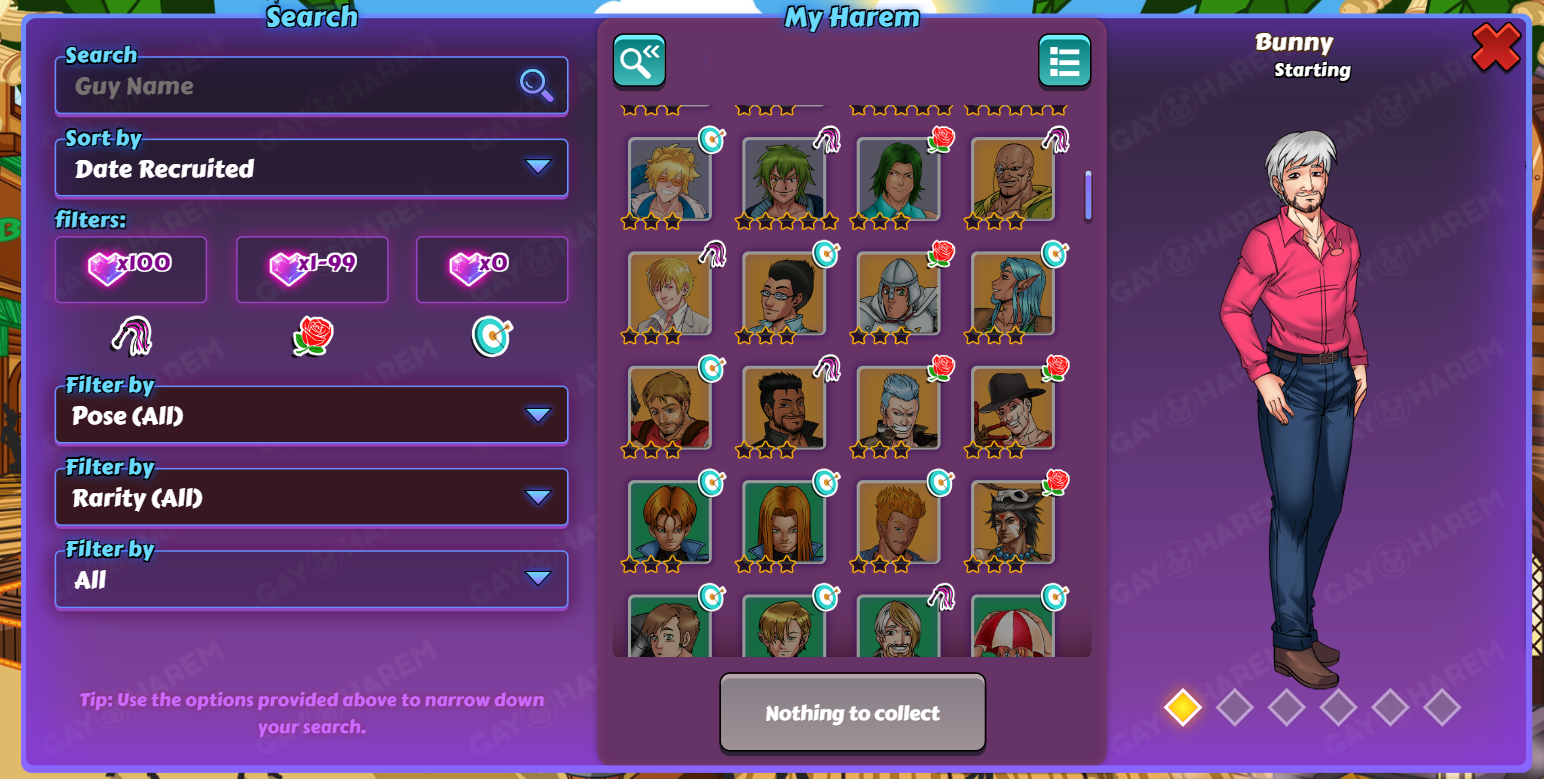Image resolution: width=1544 pixels, height=779 pixels.
Task: Collapse the search panel with magnifier button
Action: [639, 61]
